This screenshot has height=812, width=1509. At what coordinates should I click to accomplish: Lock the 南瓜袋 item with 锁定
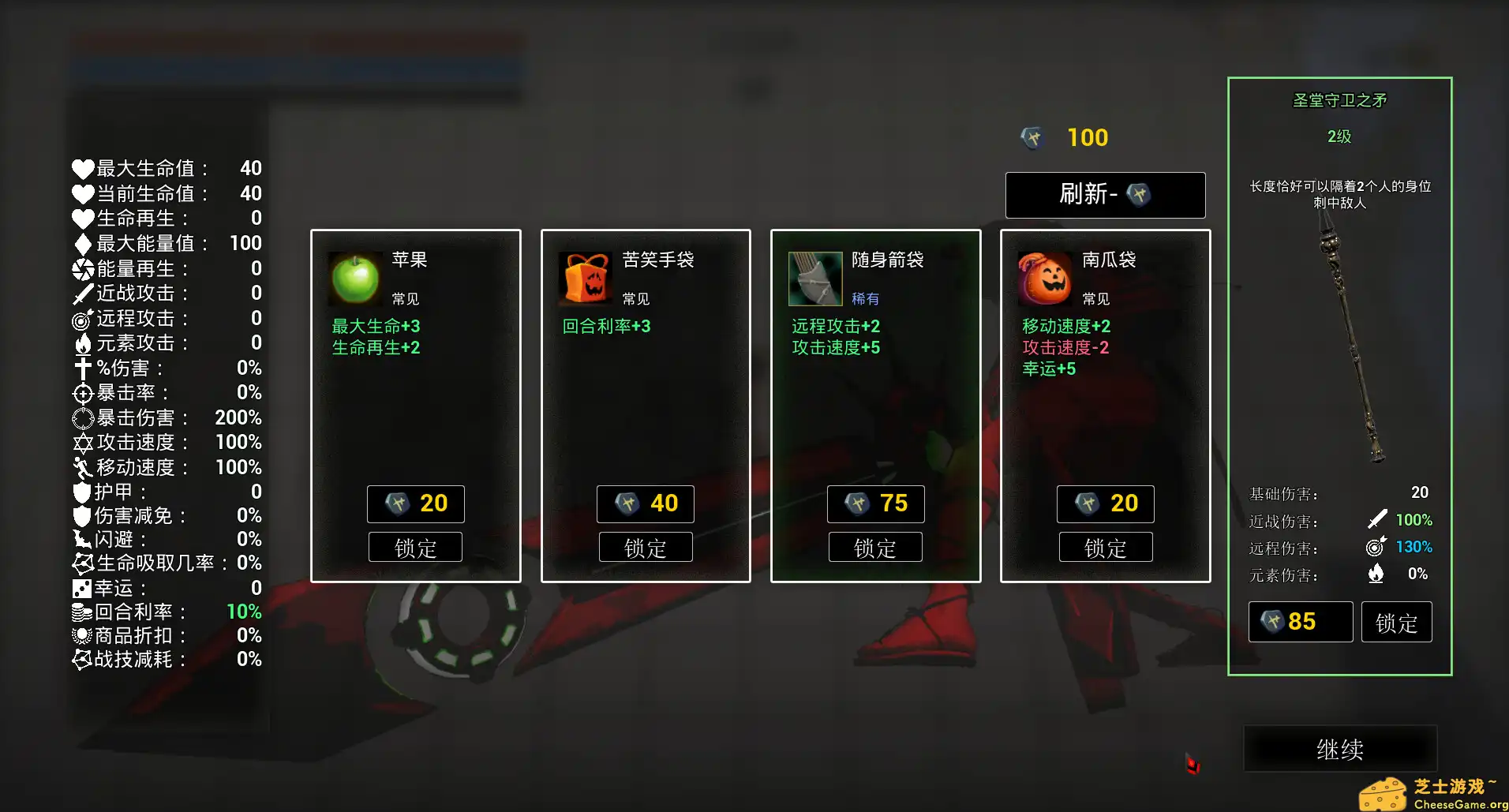pyautogui.click(x=1105, y=546)
